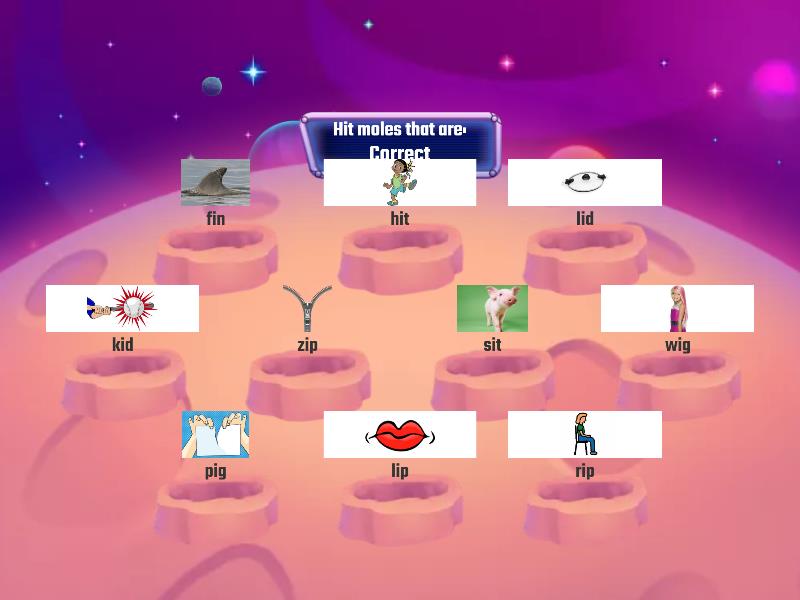The width and height of the screenshot is (800, 600).
Task: Choose the pot lid card labeled lid
Action: coord(584,182)
